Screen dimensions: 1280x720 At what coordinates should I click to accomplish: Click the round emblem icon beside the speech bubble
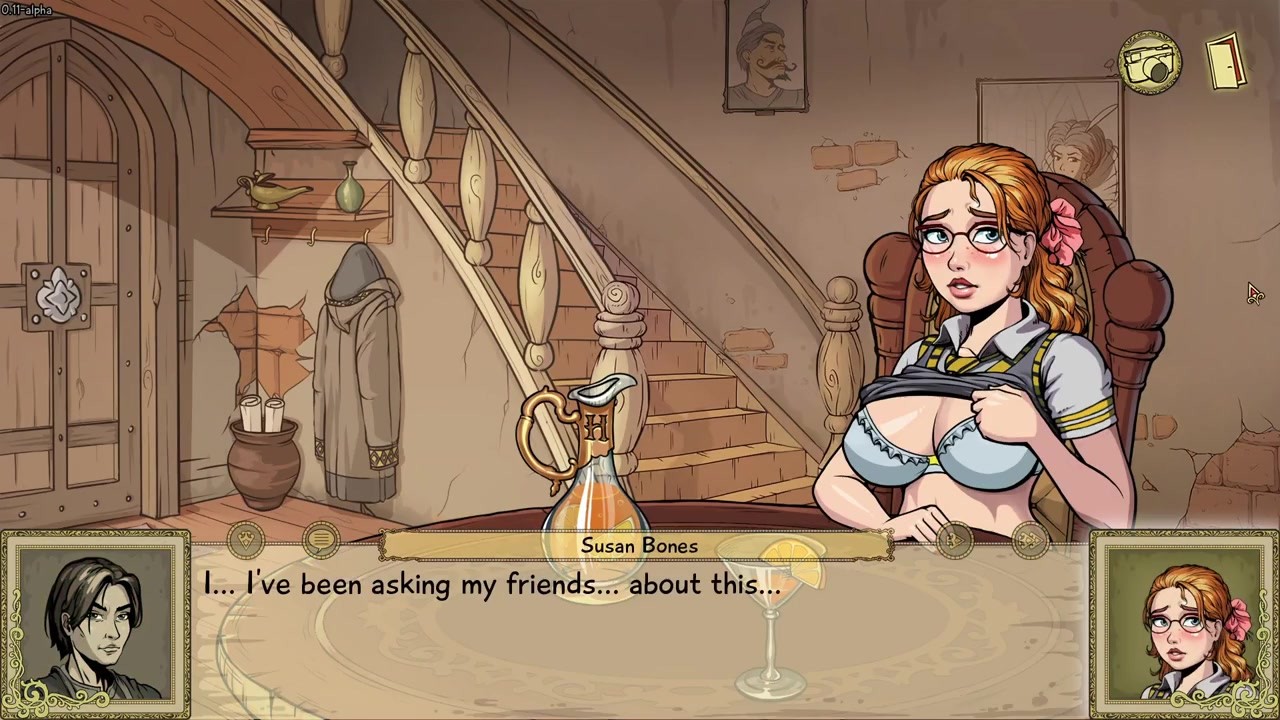click(x=247, y=541)
